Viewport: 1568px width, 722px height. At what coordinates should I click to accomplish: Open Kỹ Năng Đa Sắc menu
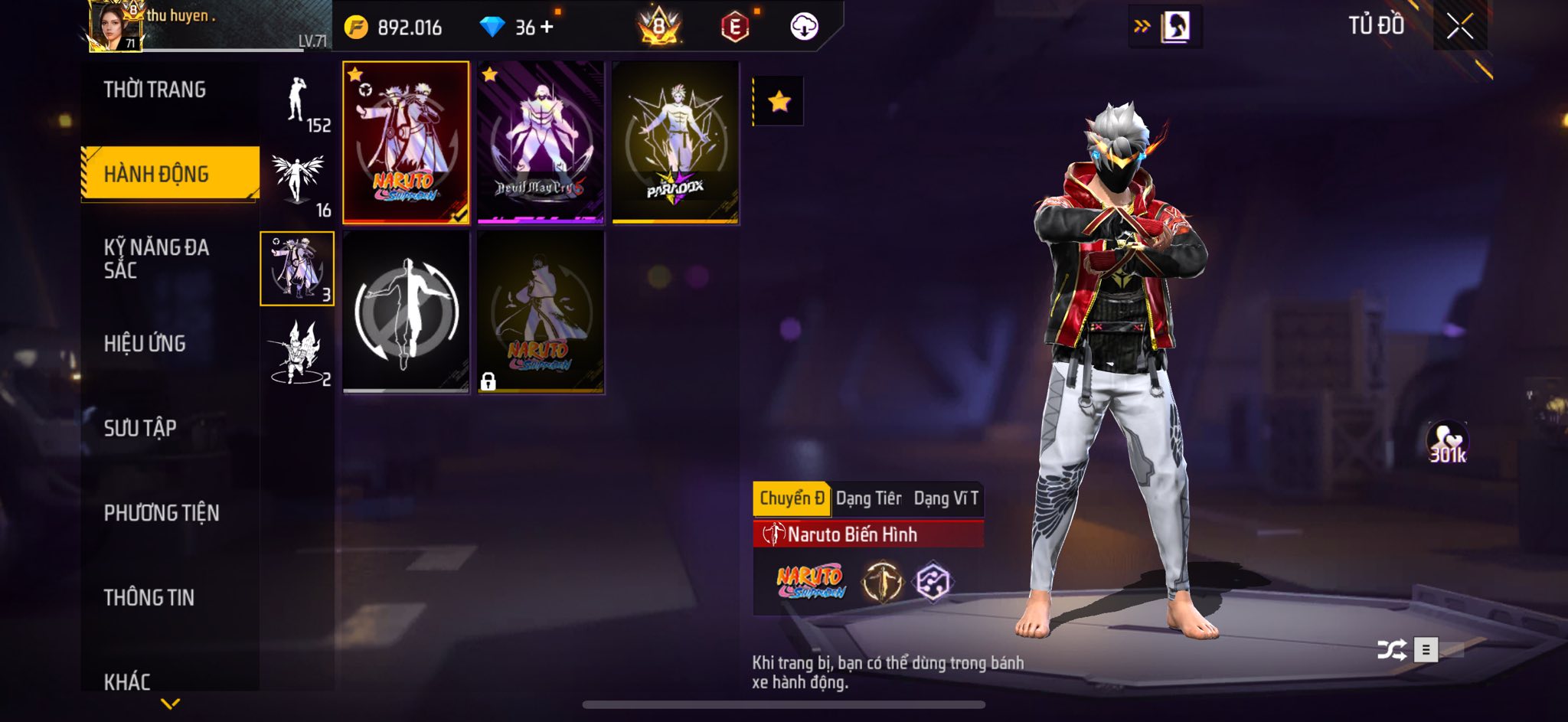(x=156, y=259)
